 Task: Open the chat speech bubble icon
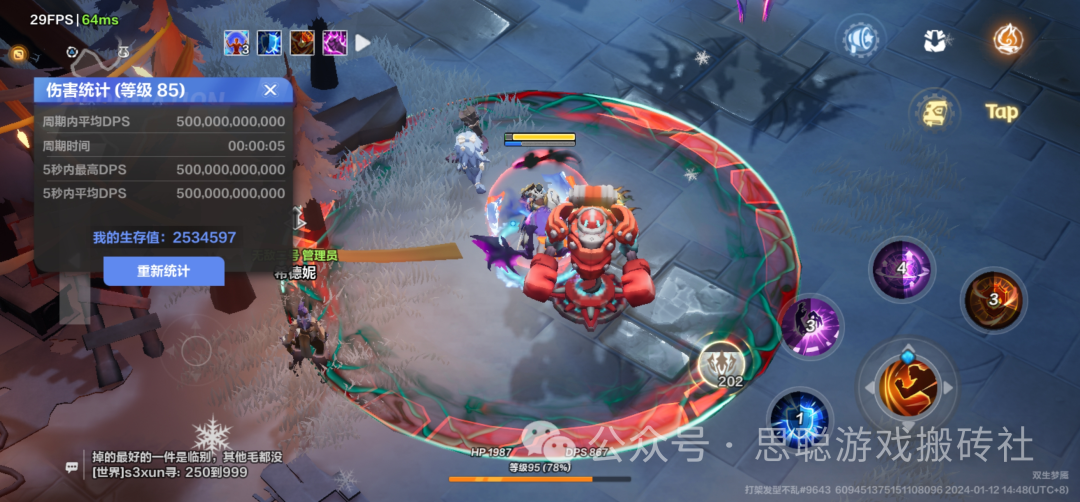72,466
